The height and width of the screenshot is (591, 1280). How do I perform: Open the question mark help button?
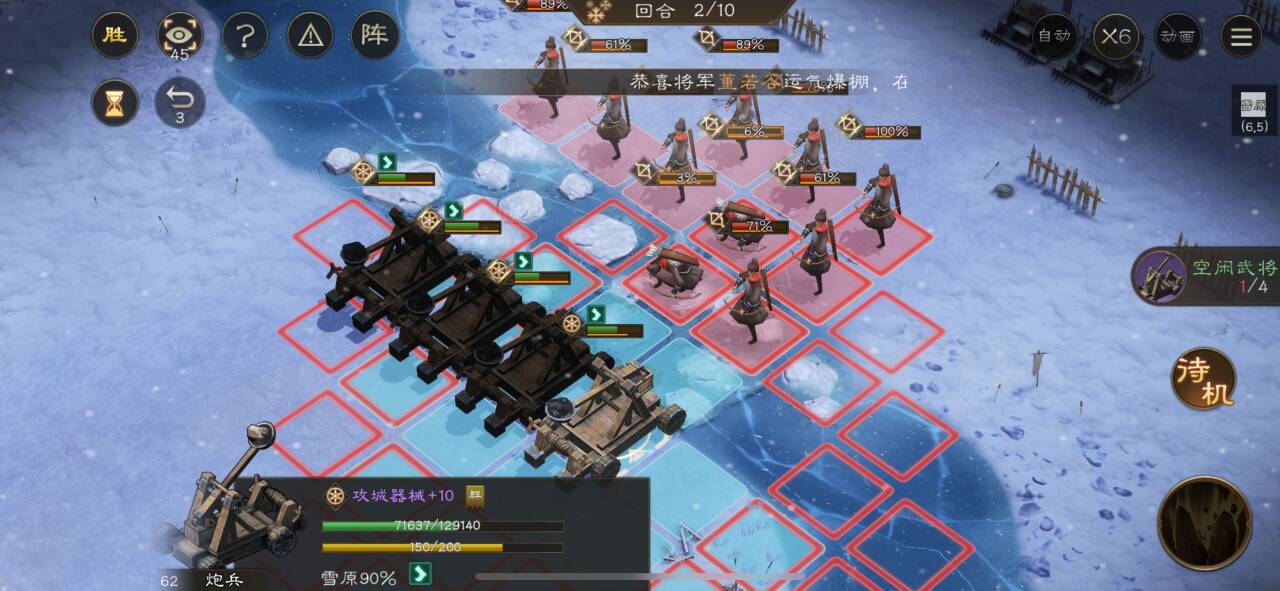(245, 36)
